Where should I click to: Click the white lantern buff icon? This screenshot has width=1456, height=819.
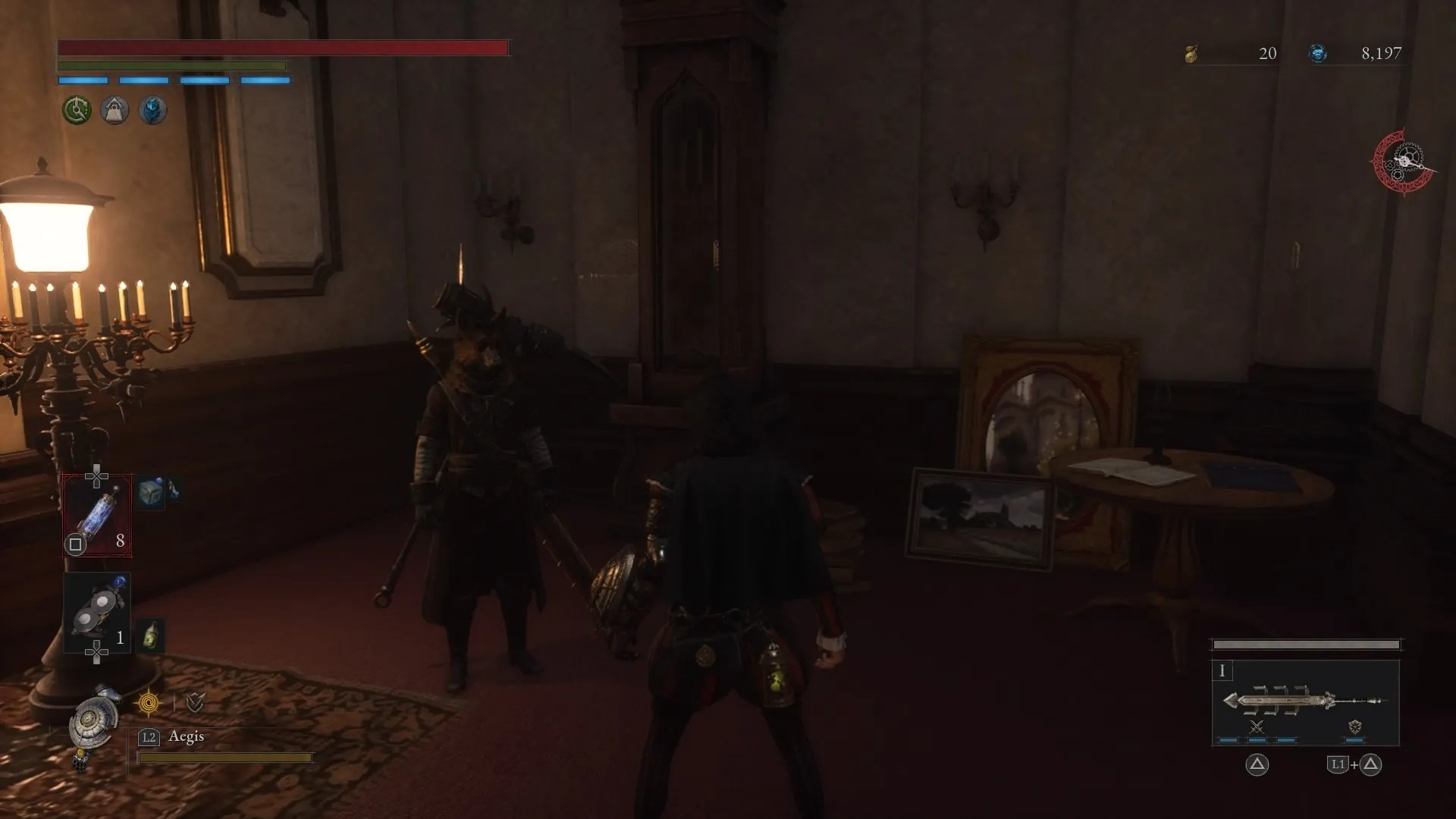point(114,110)
